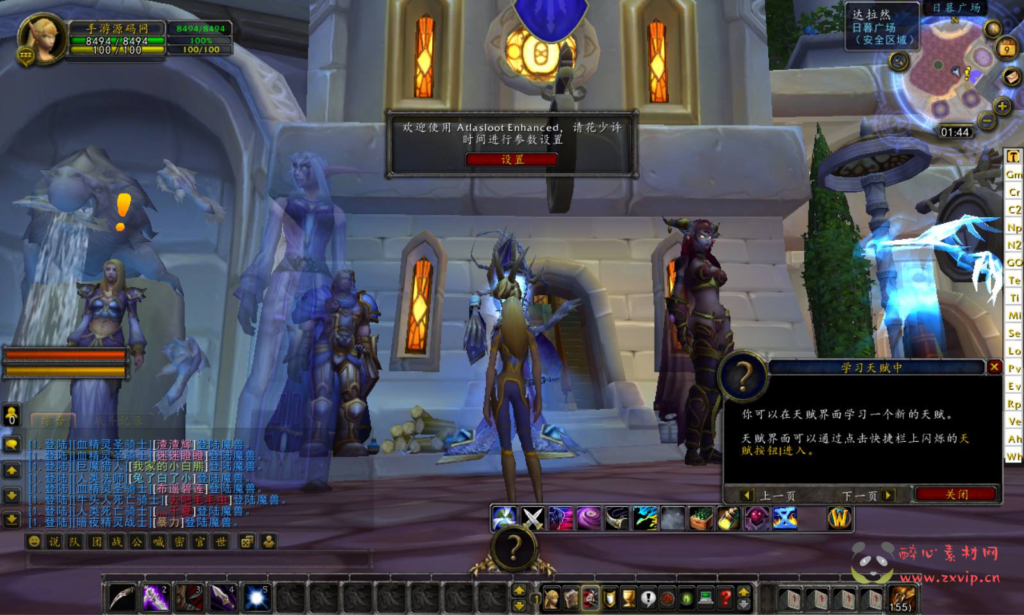
Task: Activate the glowing white orb ability slot 5
Action: tap(257, 597)
